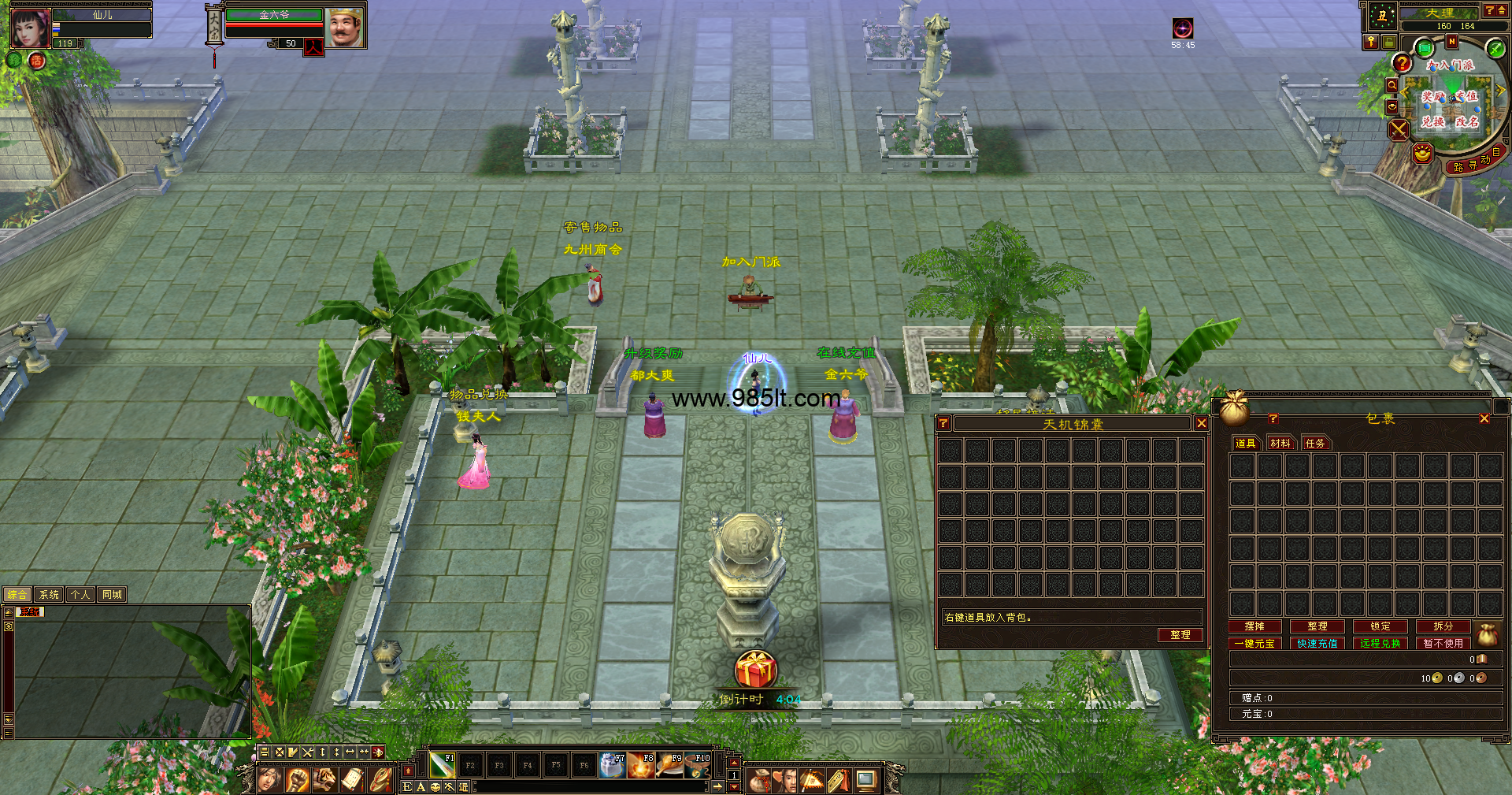Select the 金六爷 target portrait
This screenshot has width=1512, height=795.
pos(344,28)
